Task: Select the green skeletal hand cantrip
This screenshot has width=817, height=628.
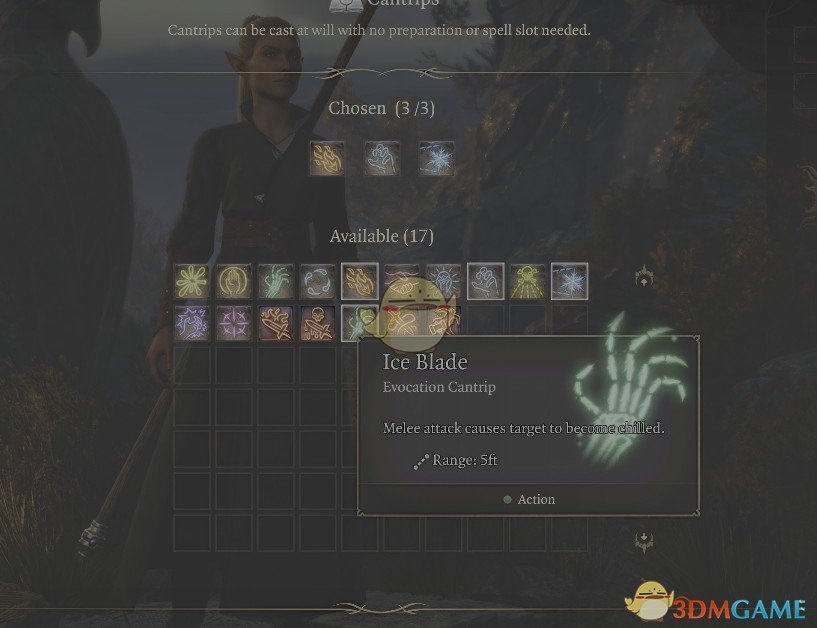Action: [276, 281]
